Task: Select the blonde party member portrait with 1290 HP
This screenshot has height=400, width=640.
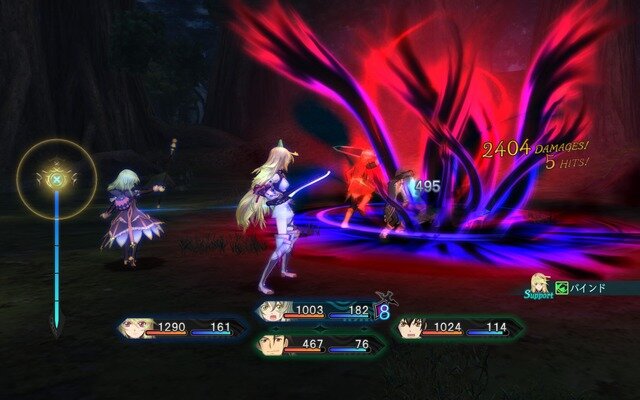Action: 137,327
